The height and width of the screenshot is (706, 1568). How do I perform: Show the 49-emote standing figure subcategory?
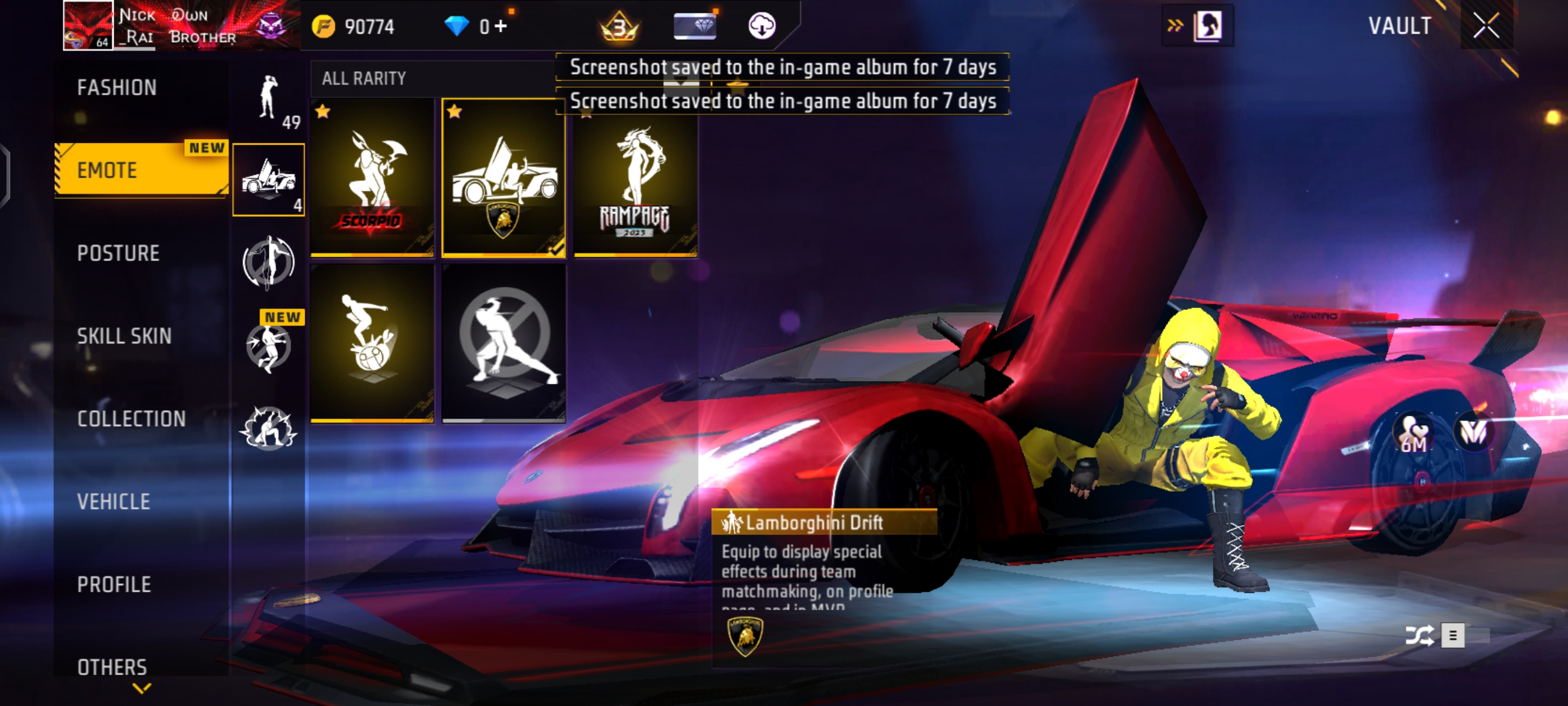pos(269,100)
